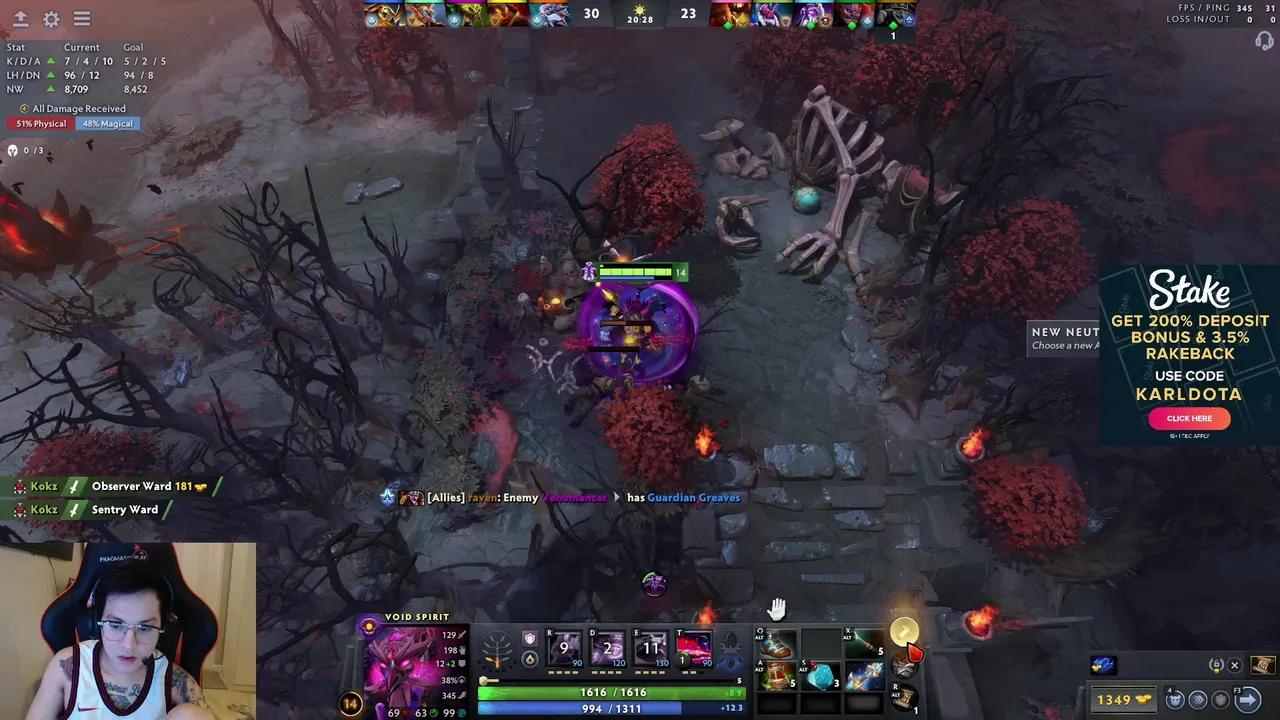The height and width of the screenshot is (720, 1280).
Task: Open the settings gear icon top-left
Action: click(x=51, y=19)
